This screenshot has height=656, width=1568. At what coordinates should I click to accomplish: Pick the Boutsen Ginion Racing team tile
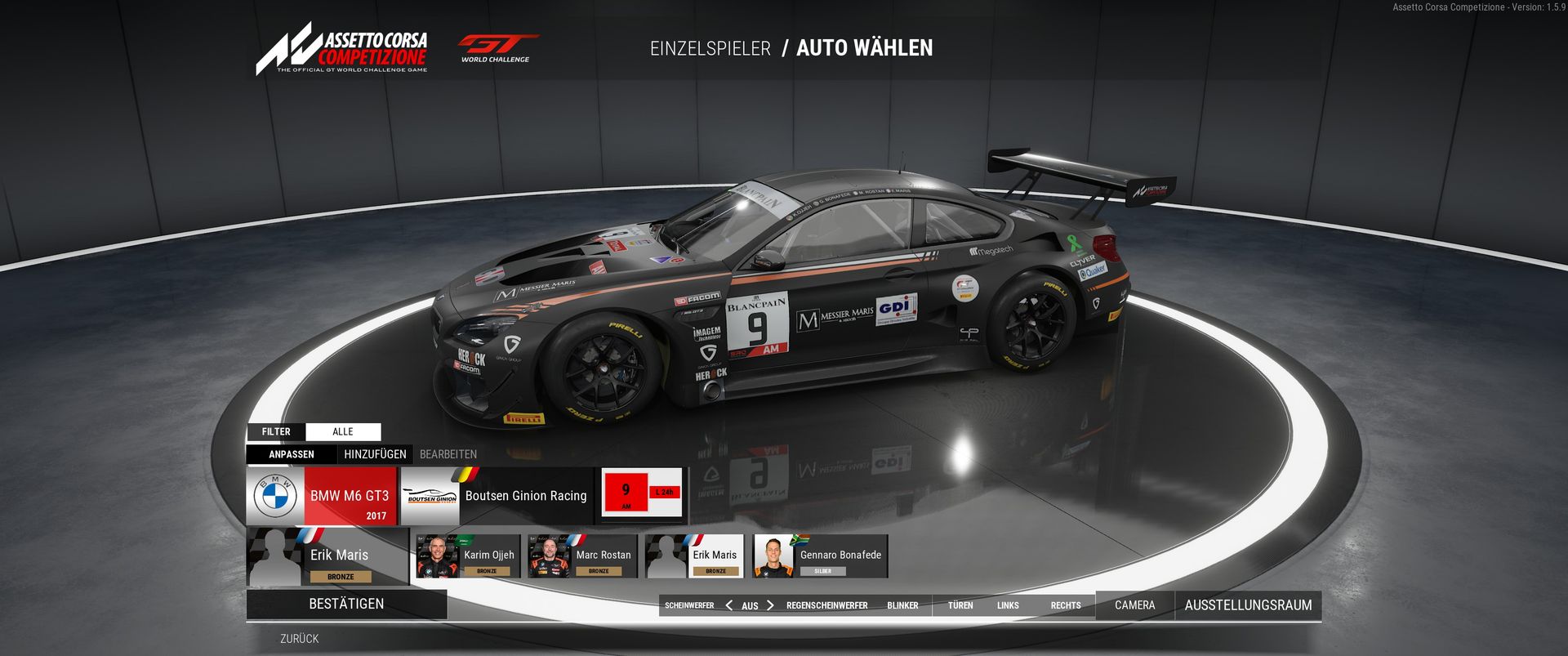(x=497, y=496)
